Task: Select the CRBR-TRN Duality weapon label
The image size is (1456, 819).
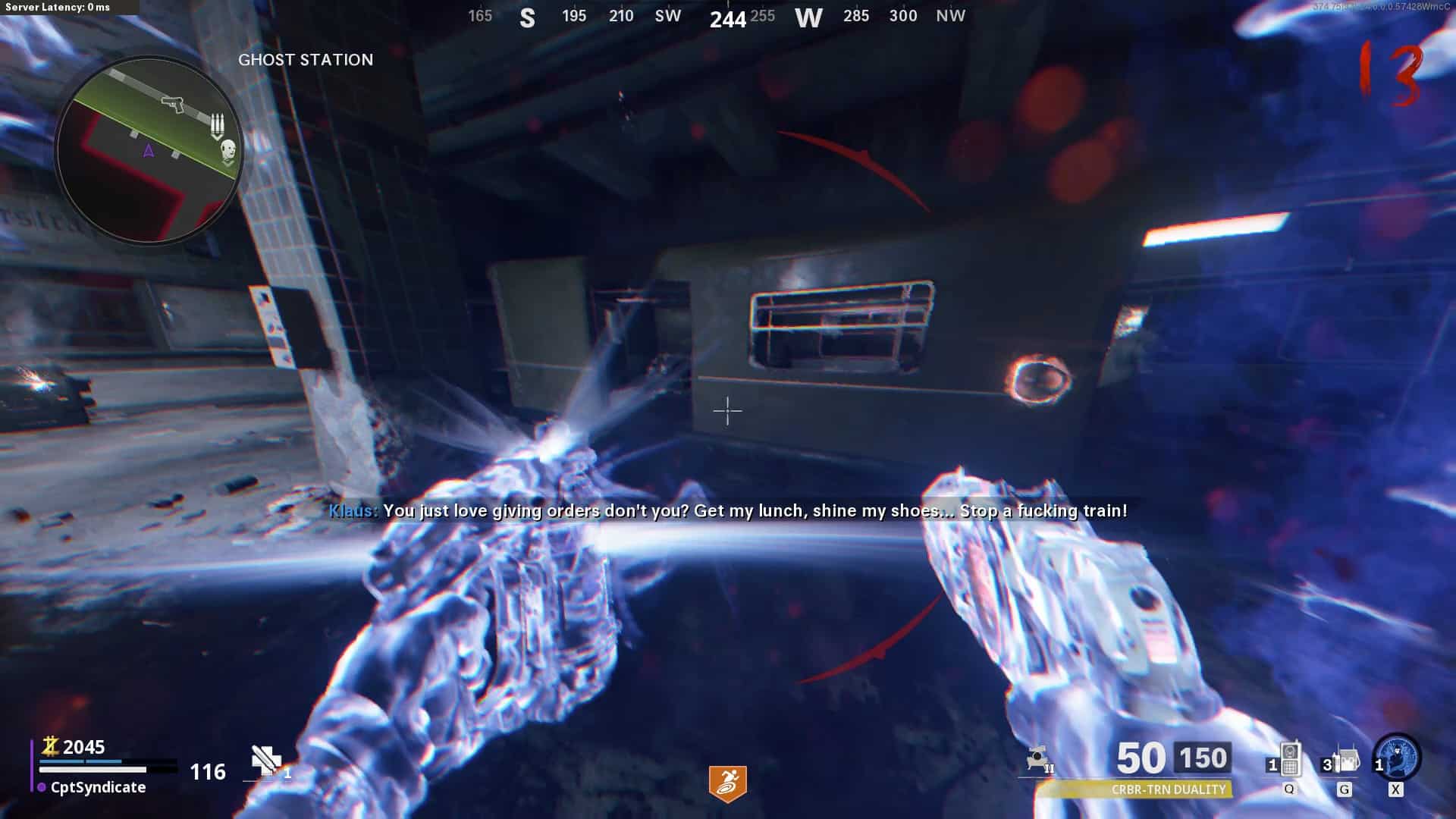Action: tap(1168, 789)
